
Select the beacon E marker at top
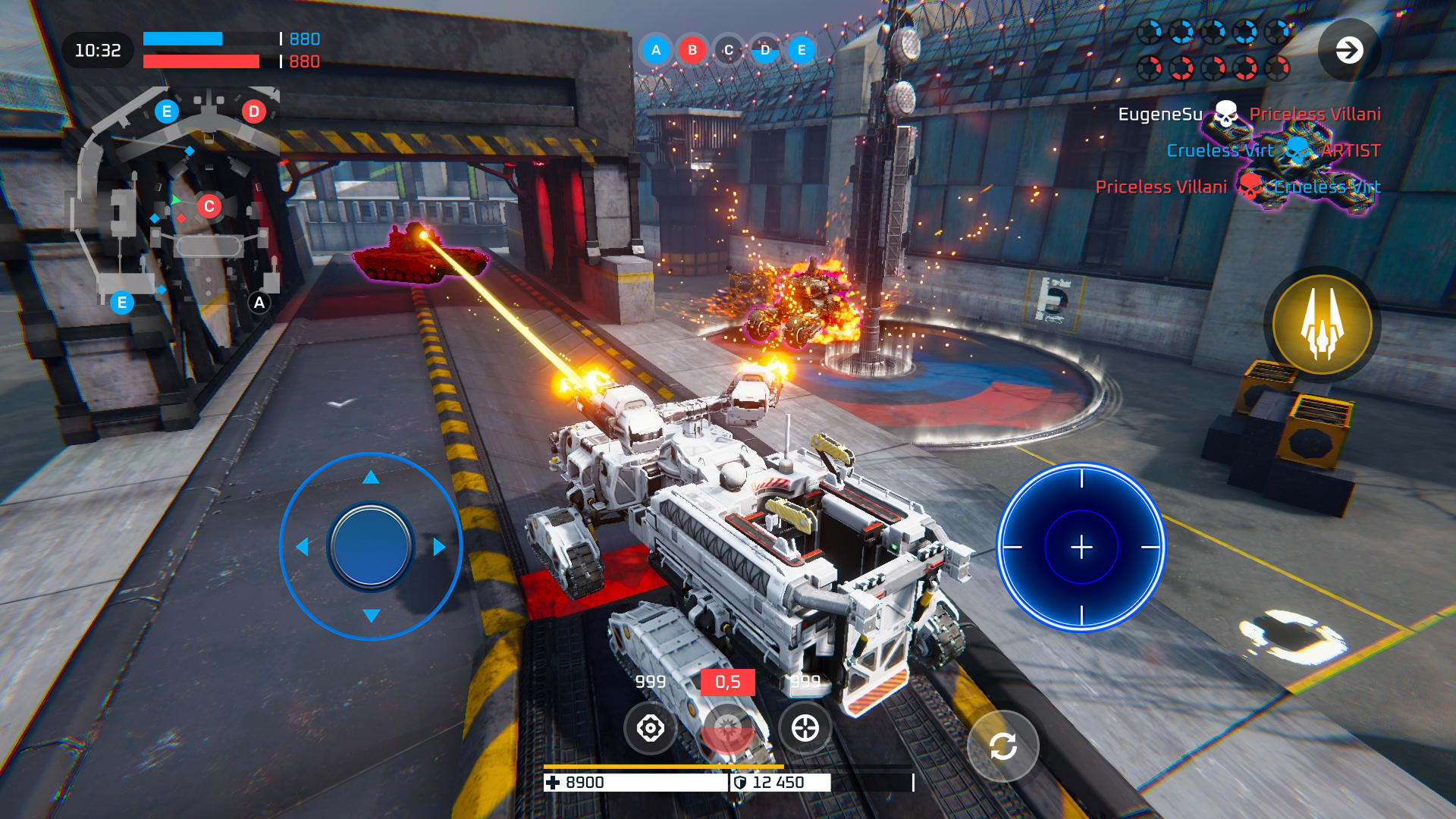[799, 51]
